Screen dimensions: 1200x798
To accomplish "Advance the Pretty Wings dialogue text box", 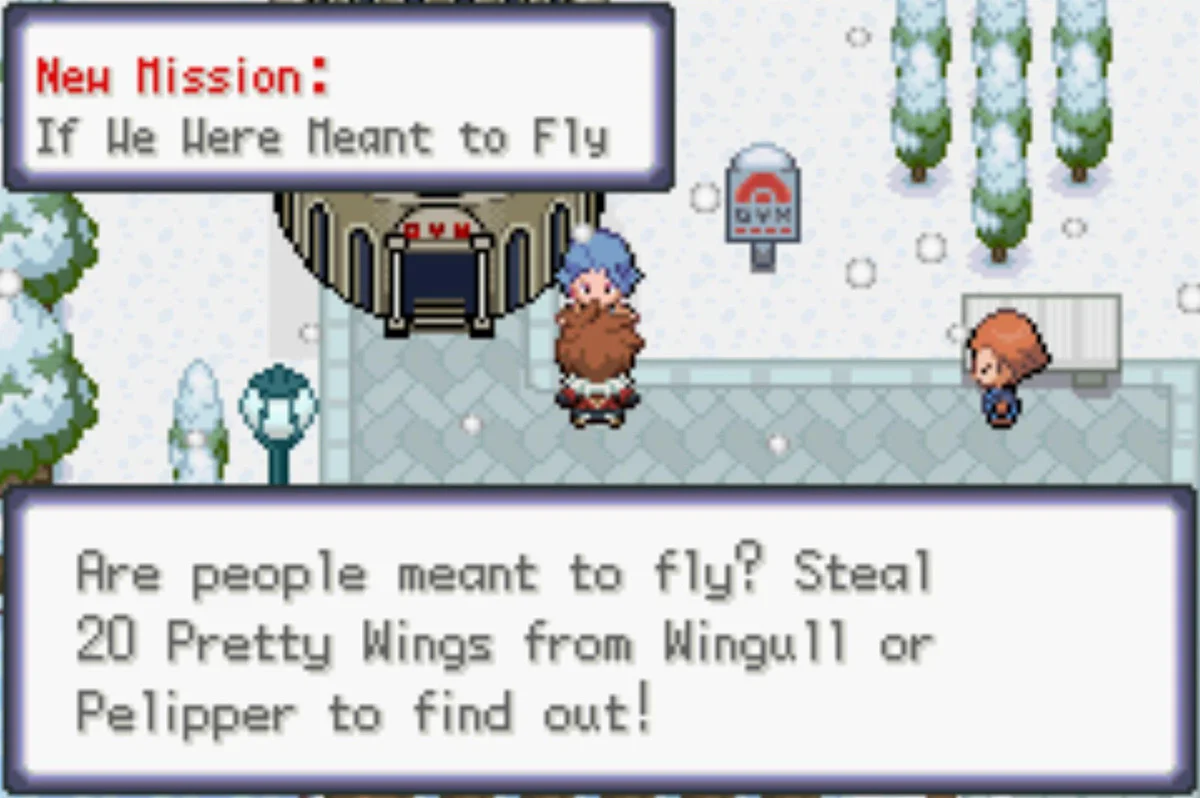I will (x=600, y=642).
